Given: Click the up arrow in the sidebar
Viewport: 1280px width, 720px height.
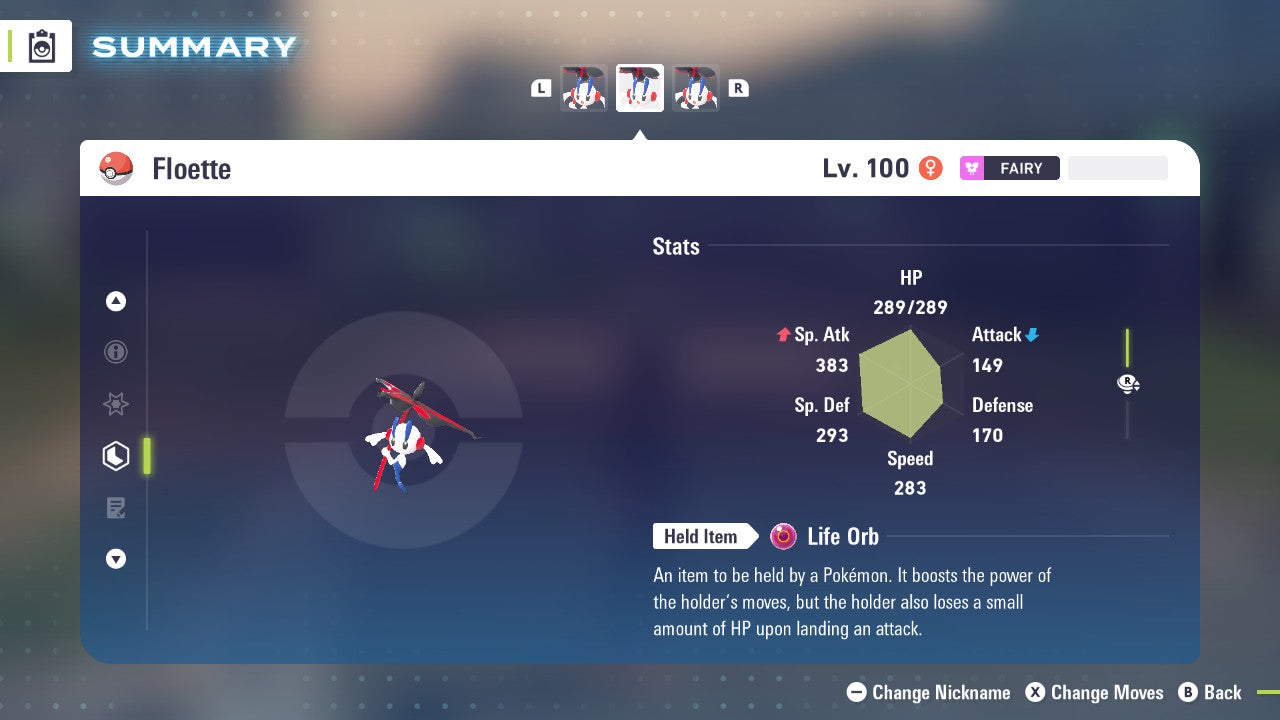Looking at the screenshot, I should click(116, 301).
